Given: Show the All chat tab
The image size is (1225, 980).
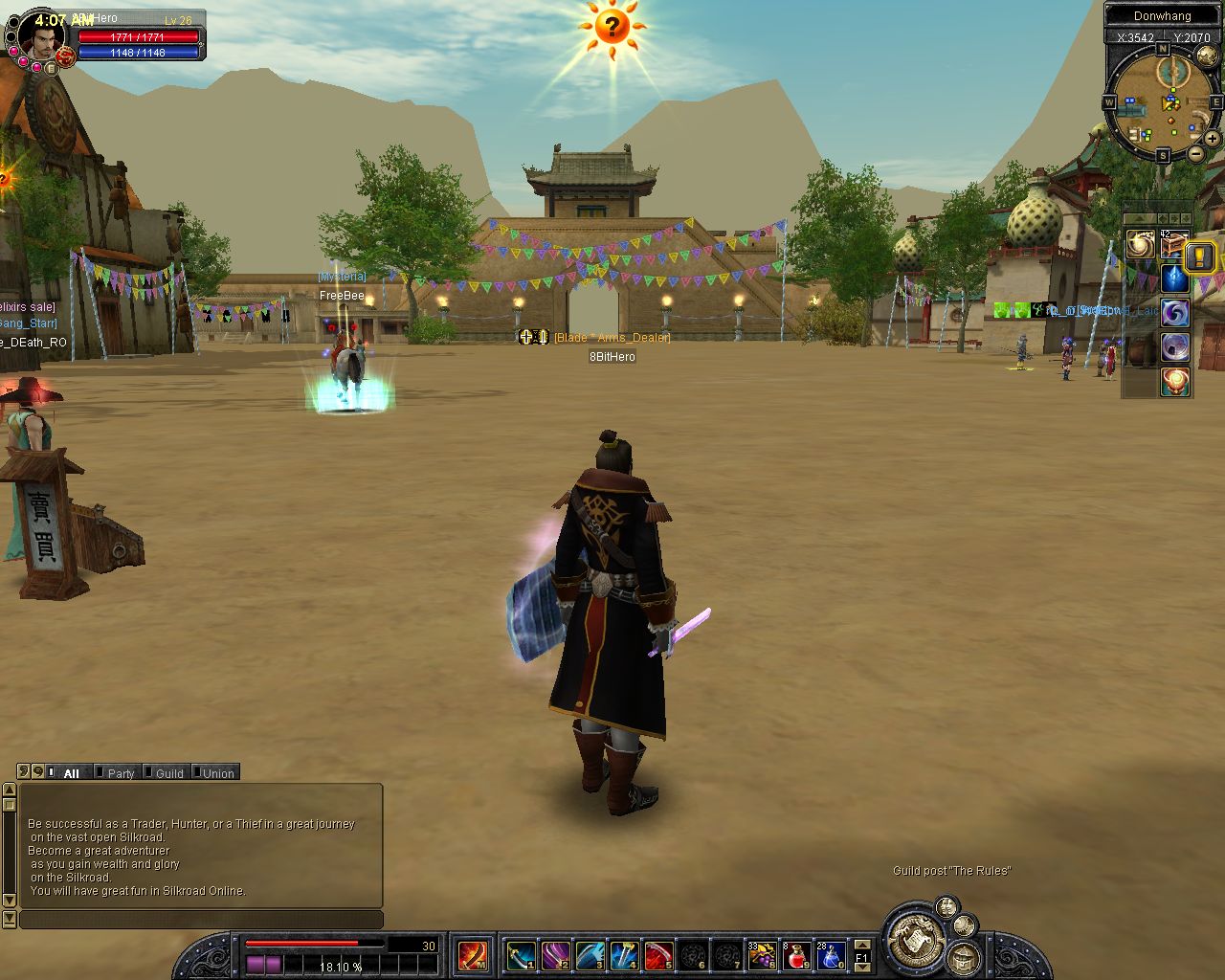Looking at the screenshot, I should tap(70, 773).
